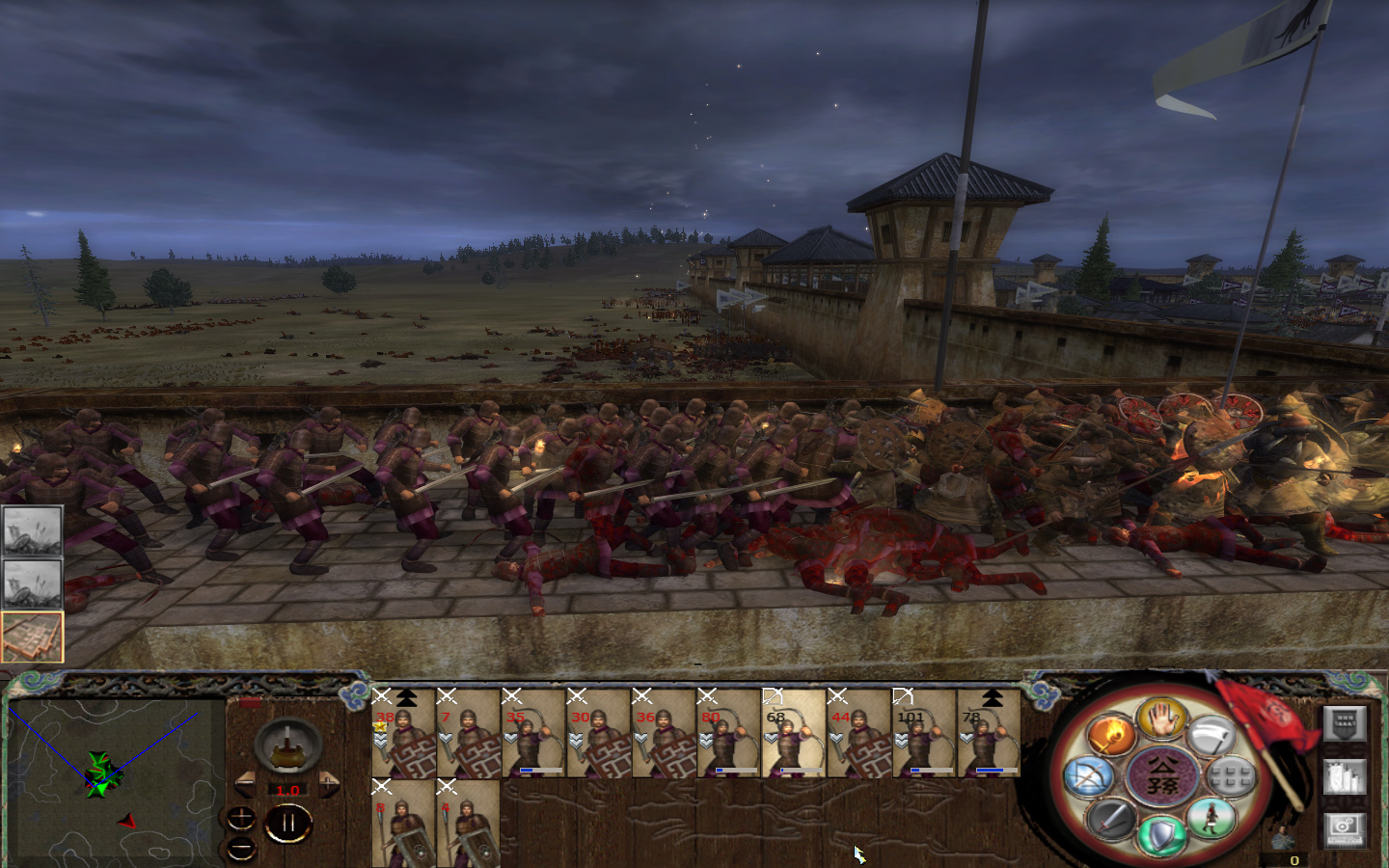Open the battle statistics scroll icon
The height and width of the screenshot is (868, 1389).
click(1345, 776)
